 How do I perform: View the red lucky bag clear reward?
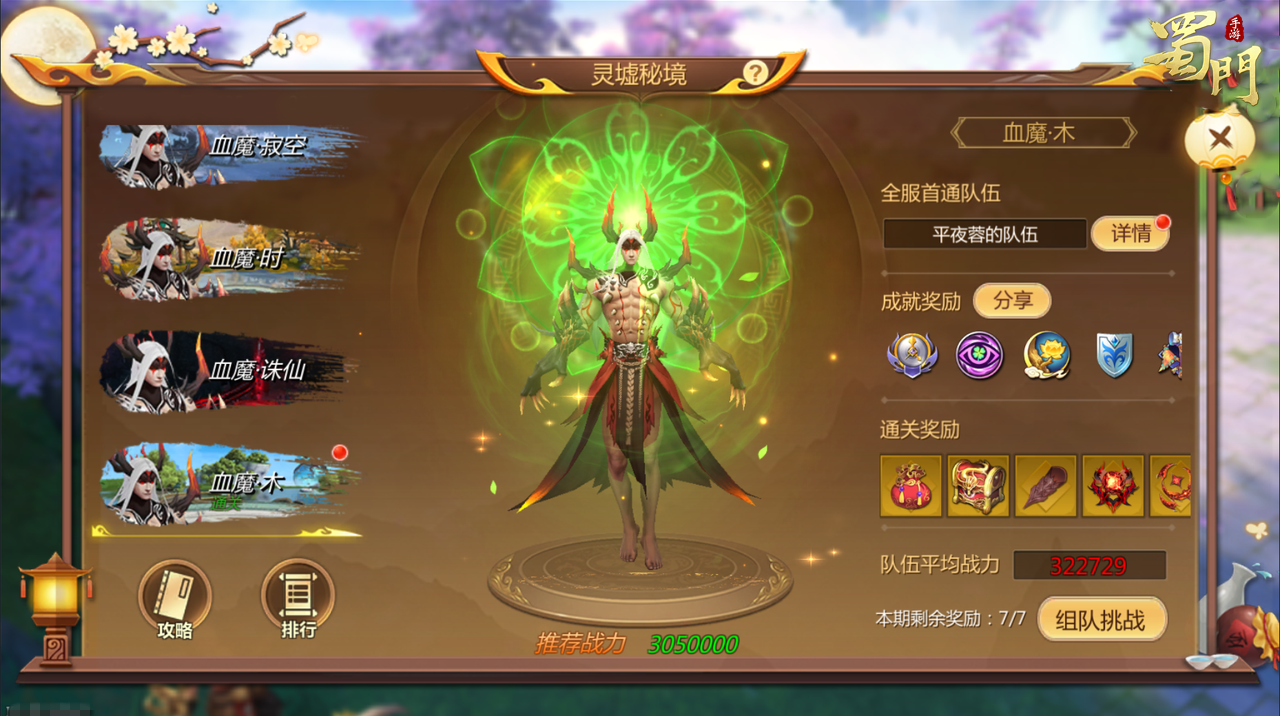click(911, 486)
